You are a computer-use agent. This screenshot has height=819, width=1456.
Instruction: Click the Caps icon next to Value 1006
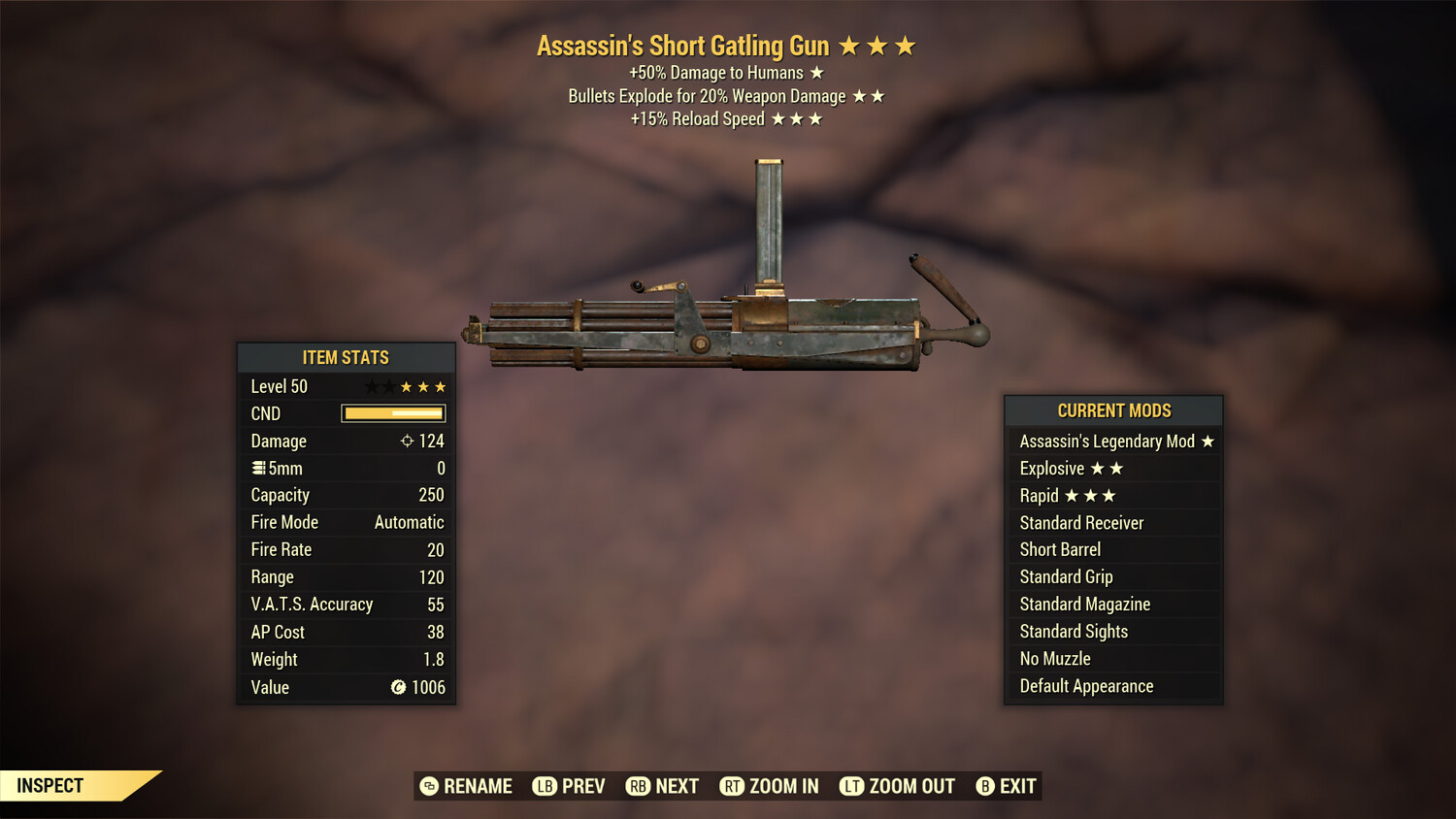pos(398,688)
